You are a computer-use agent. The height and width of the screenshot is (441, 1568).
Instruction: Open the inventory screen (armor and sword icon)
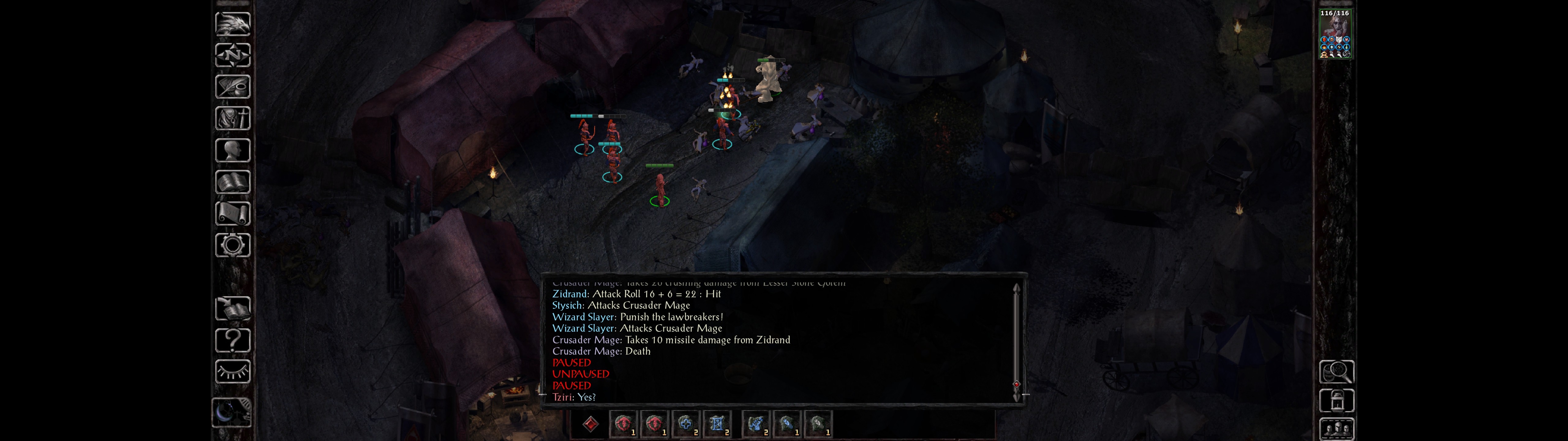[x=232, y=119]
